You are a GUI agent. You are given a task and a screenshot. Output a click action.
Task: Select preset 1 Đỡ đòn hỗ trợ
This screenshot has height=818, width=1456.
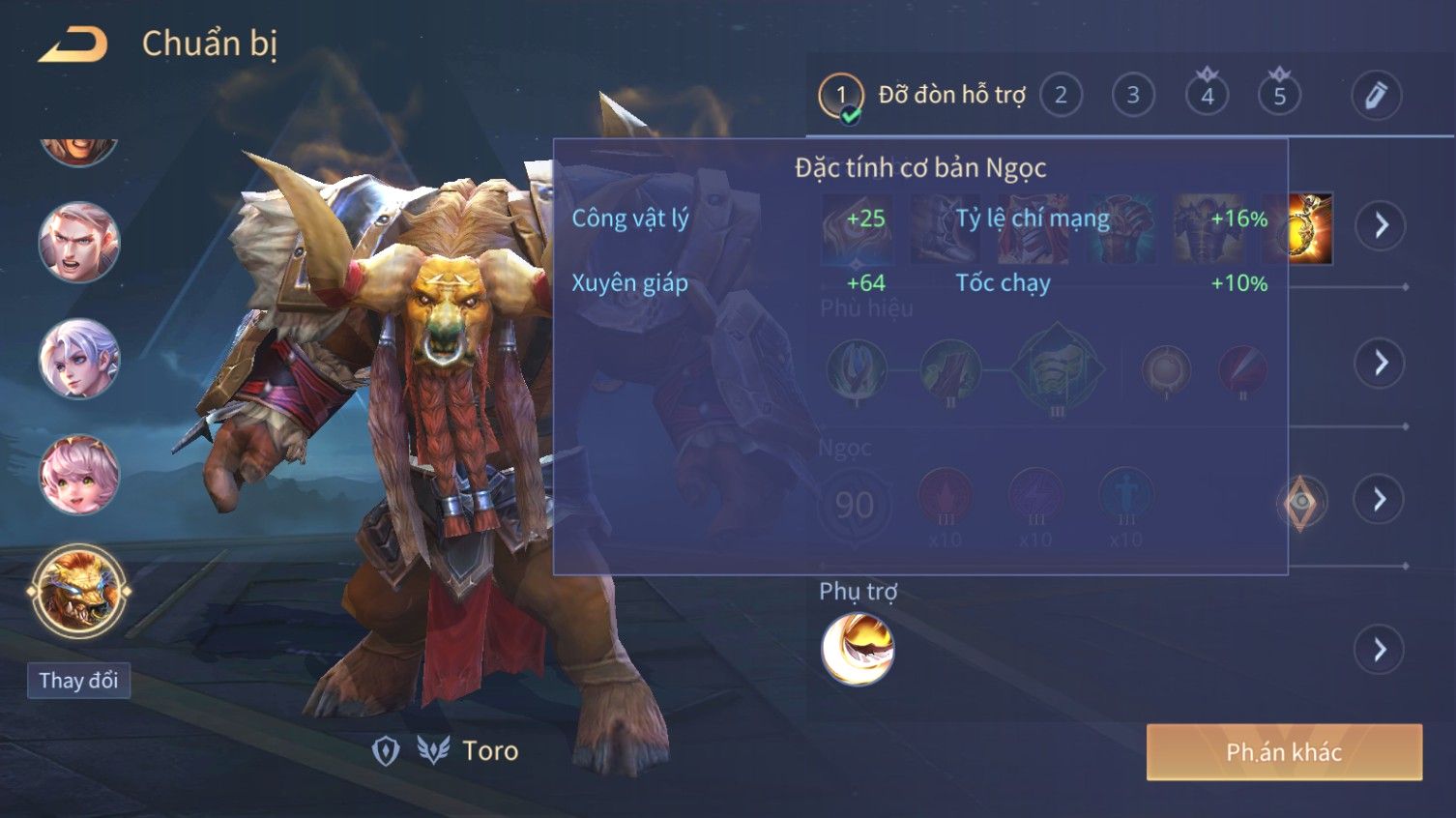pyautogui.click(x=841, y=96)
